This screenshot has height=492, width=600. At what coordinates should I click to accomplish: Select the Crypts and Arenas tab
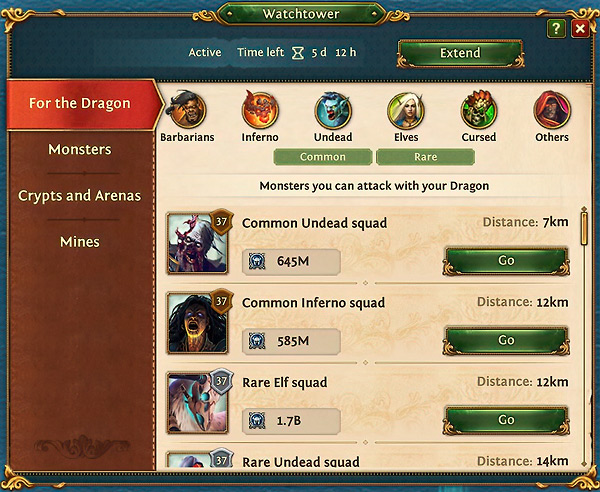point(80,196)
